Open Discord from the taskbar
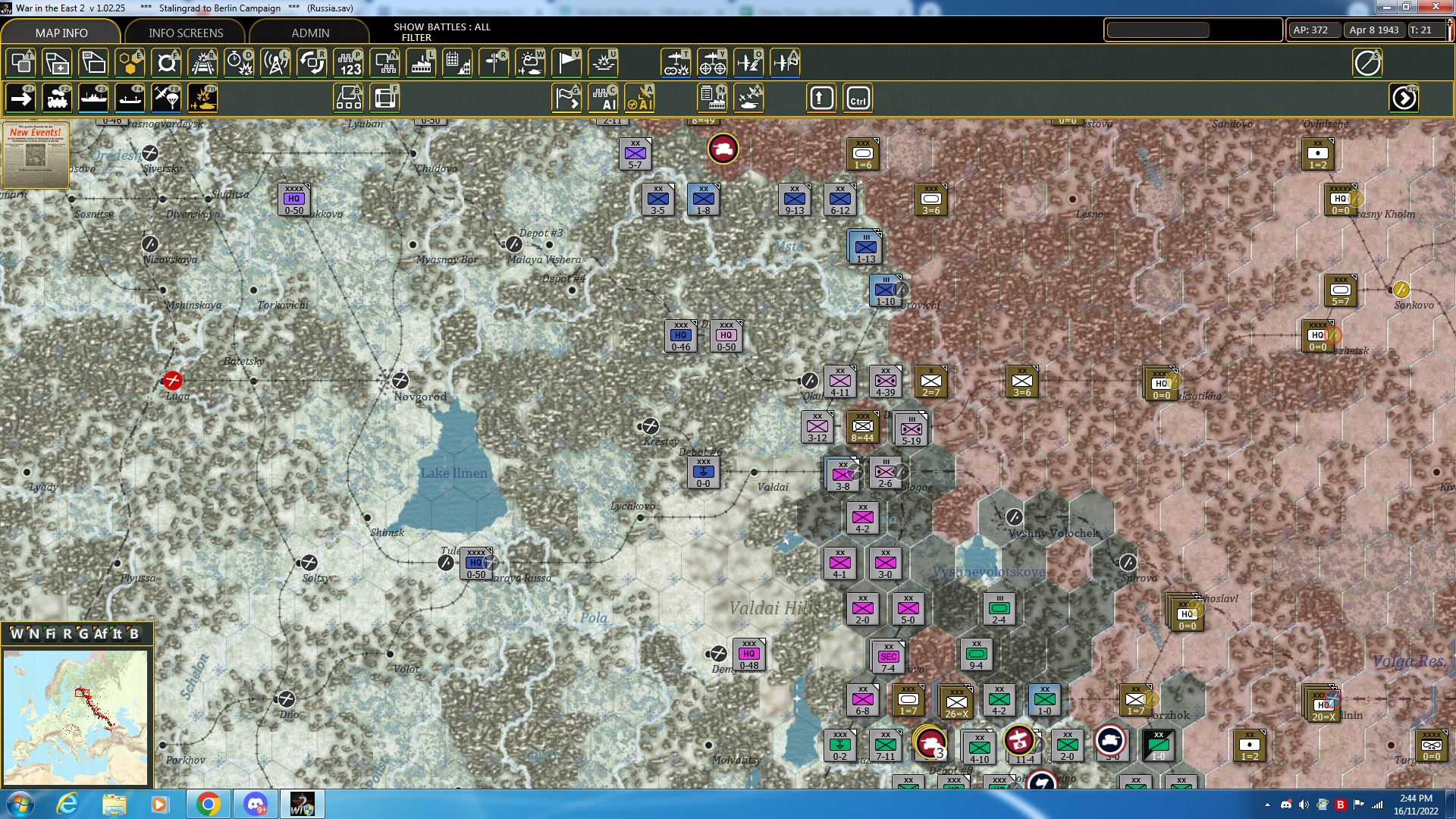 tap(255, 803)
